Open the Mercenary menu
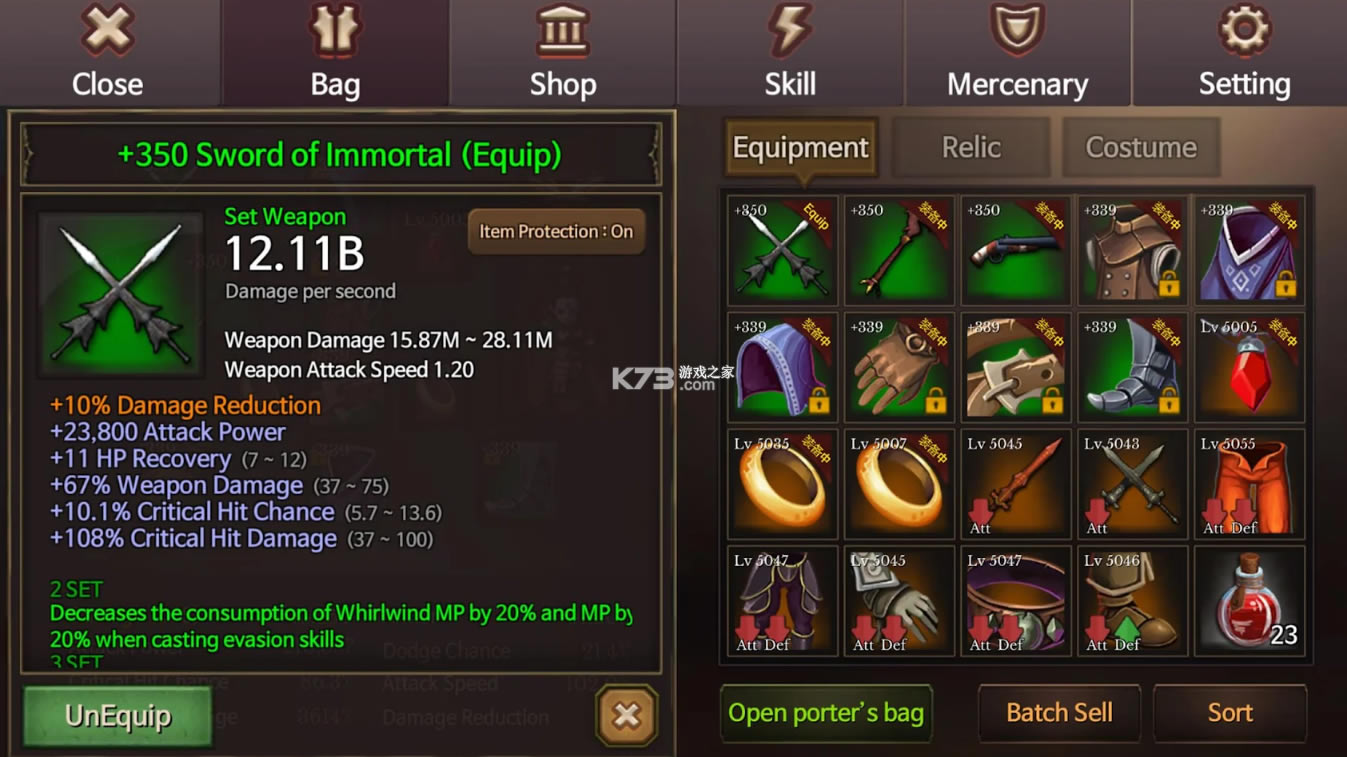This screenshot has width=1347, height=757. pyautogui.click(x=1017, y=53)
